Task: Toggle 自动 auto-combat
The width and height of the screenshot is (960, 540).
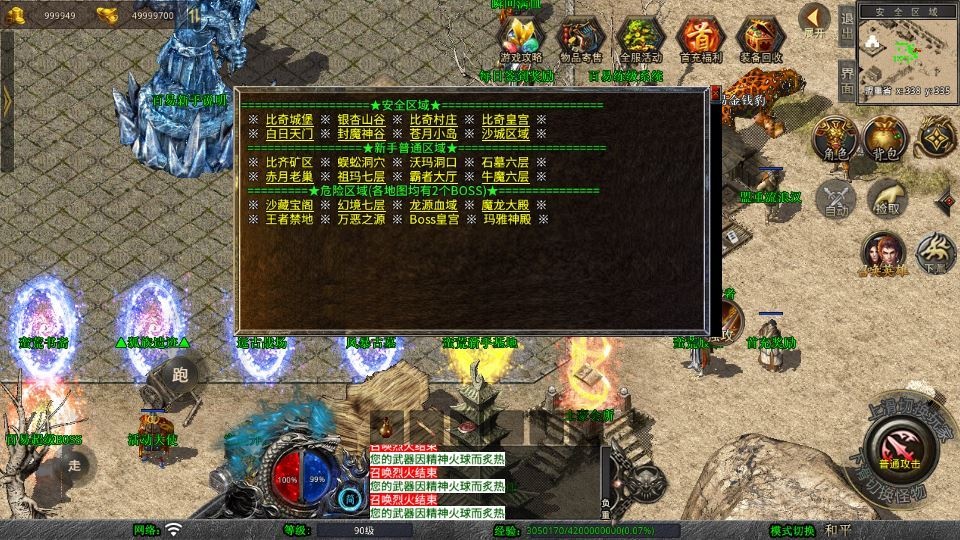Action: point(837,198)
